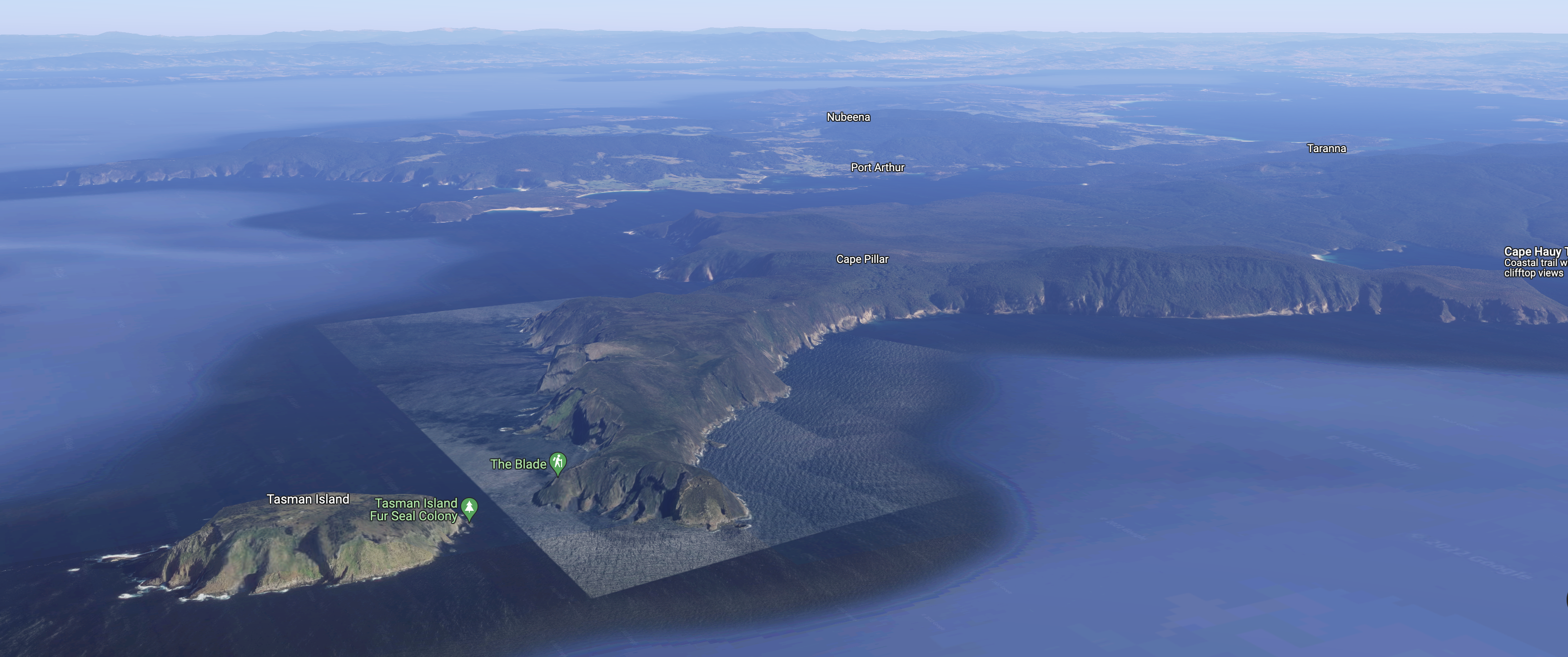The width and height of the screenshot is (1568, 657).
Task: Open the Nubeena place label
Action: (848, 117)
